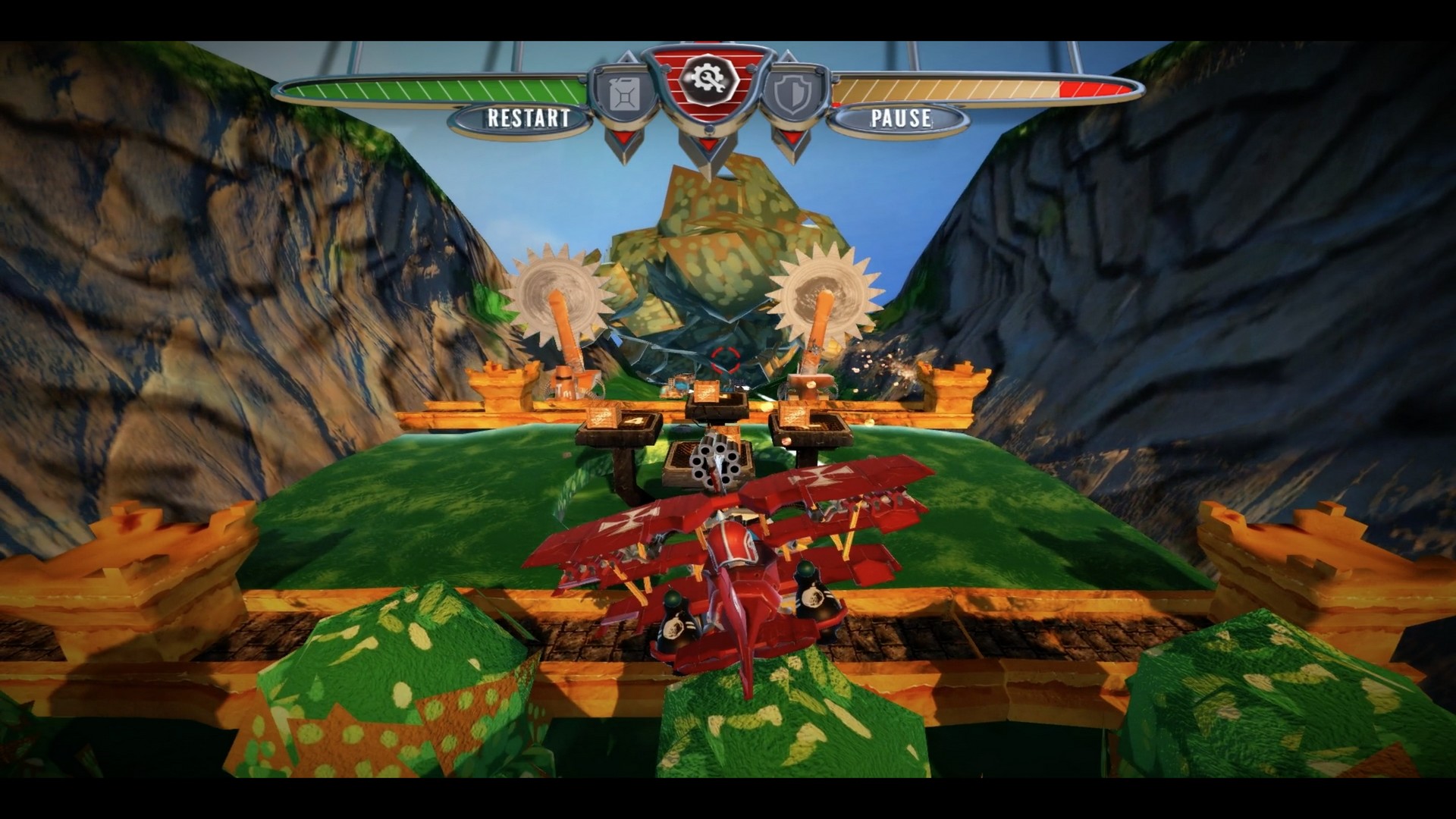Select the shield armor icon
The width and height of the screenshot is (1456, 819).
tap(792, 93)
